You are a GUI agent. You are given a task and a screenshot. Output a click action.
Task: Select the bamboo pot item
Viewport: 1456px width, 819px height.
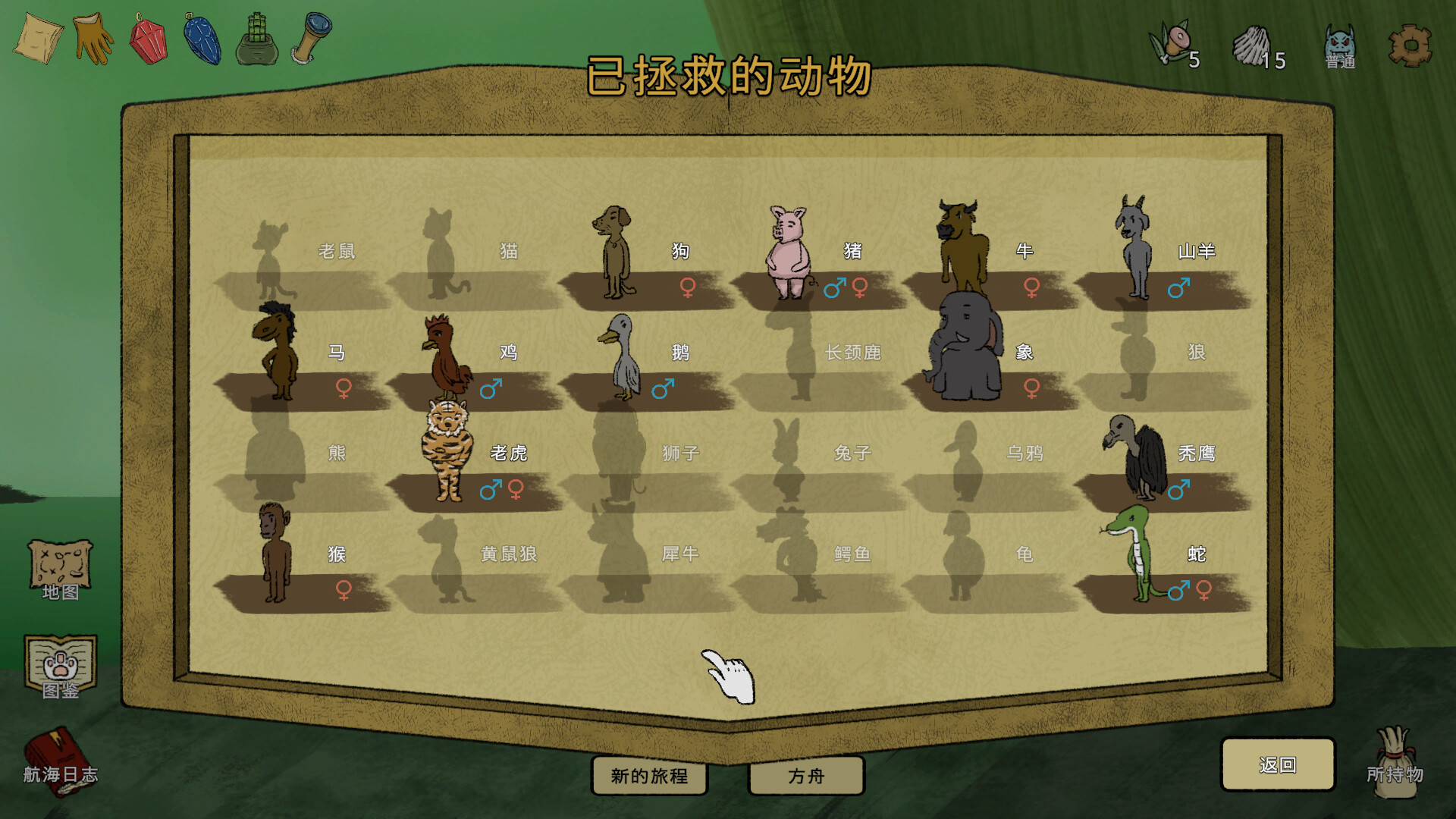click(x=257, y=38)
